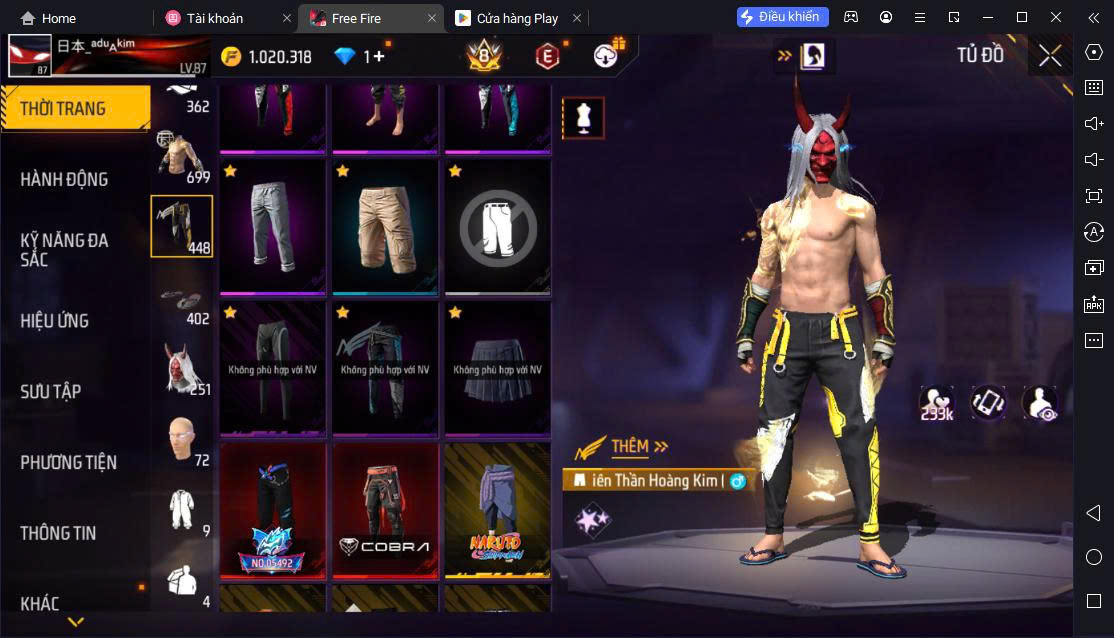The width and height of the screenshot is (1114, 638).
Task: Pick the COBRA pants item
Action: pyautogui.click(x=385, y=511)
